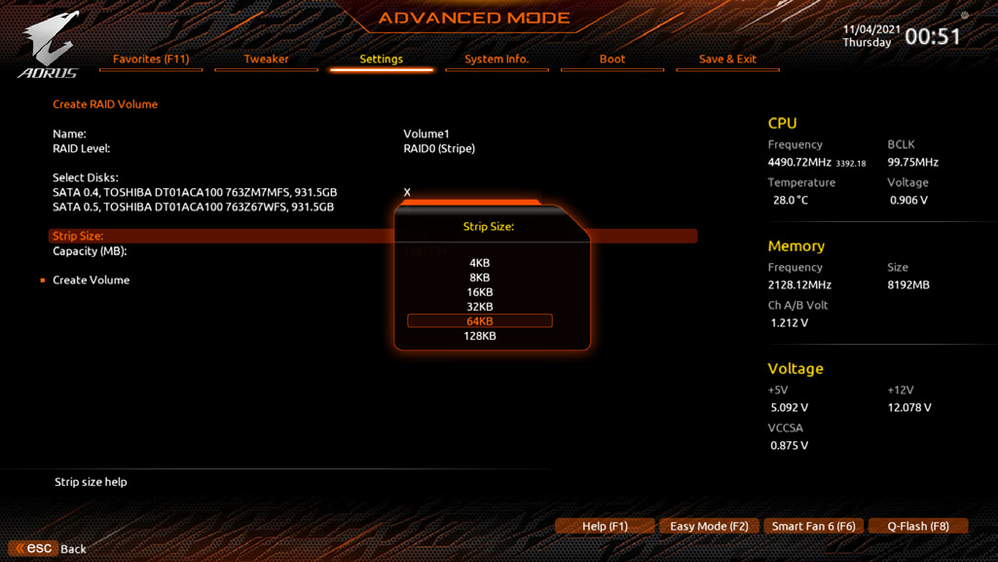The image size is (998, 562).
Task: Switch to the Tweaker tab
Action: (x=266, y=59)
